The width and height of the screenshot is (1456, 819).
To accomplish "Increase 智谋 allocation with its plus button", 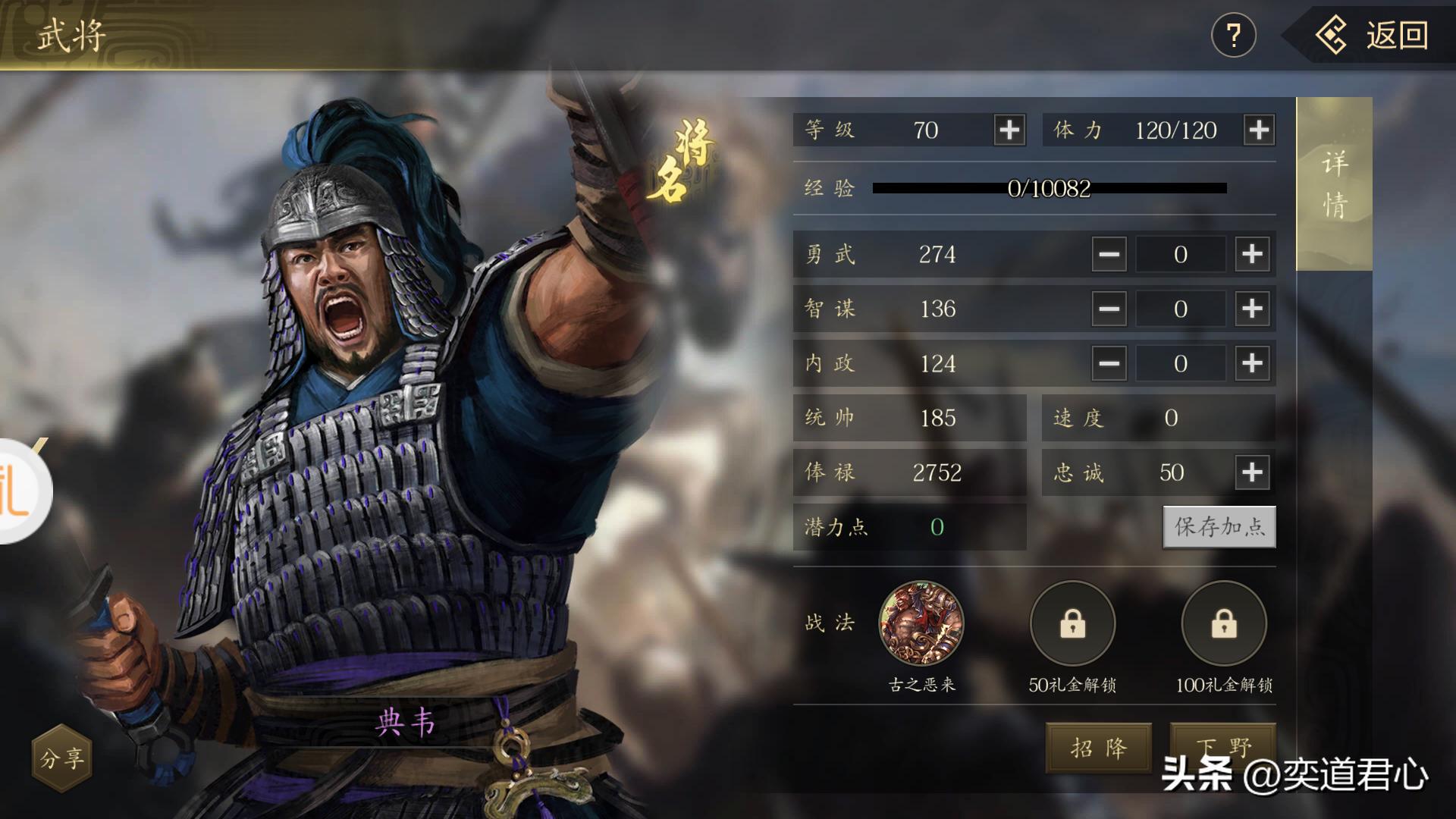I will pyautogui.click(x=1252, y=309).
